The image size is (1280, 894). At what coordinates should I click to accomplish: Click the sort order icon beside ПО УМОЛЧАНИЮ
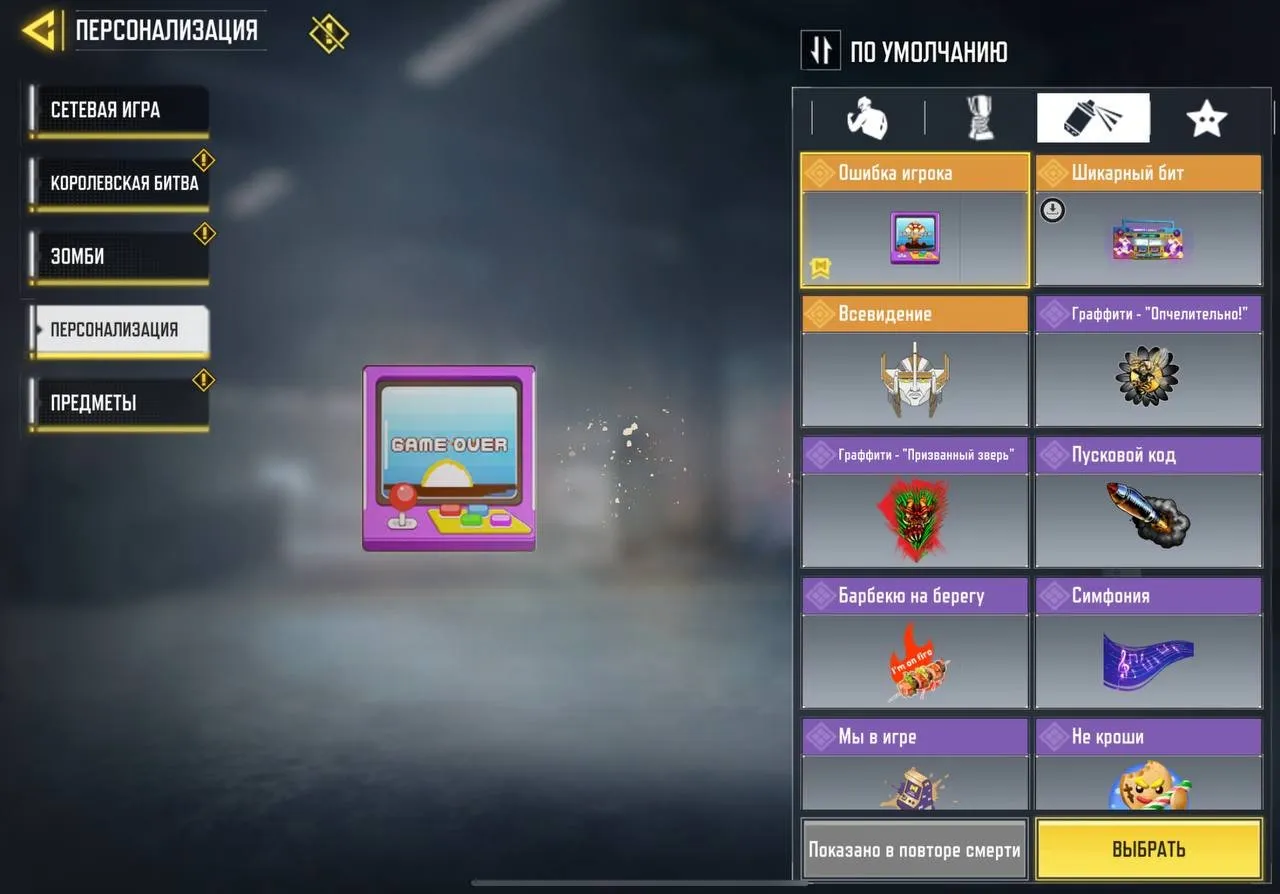[820, 50]
